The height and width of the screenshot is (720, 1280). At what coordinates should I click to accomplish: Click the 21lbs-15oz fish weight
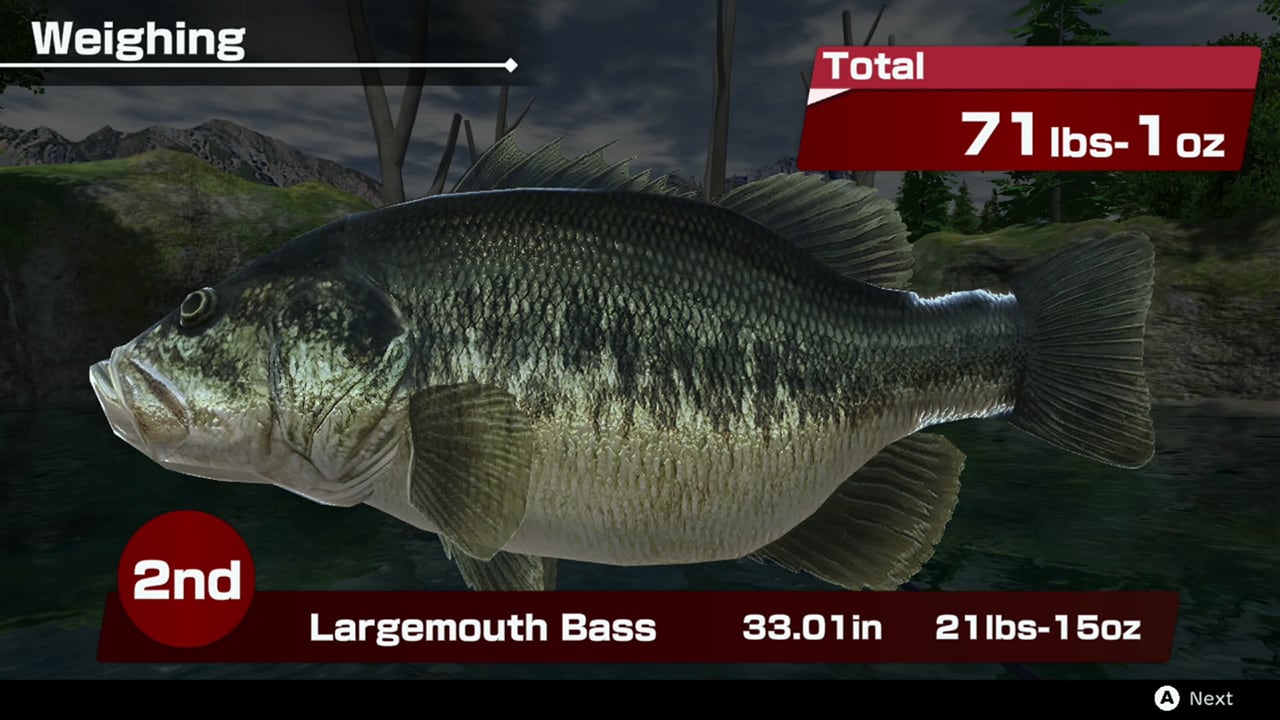pyautogui.click(x=1040, y=628)
